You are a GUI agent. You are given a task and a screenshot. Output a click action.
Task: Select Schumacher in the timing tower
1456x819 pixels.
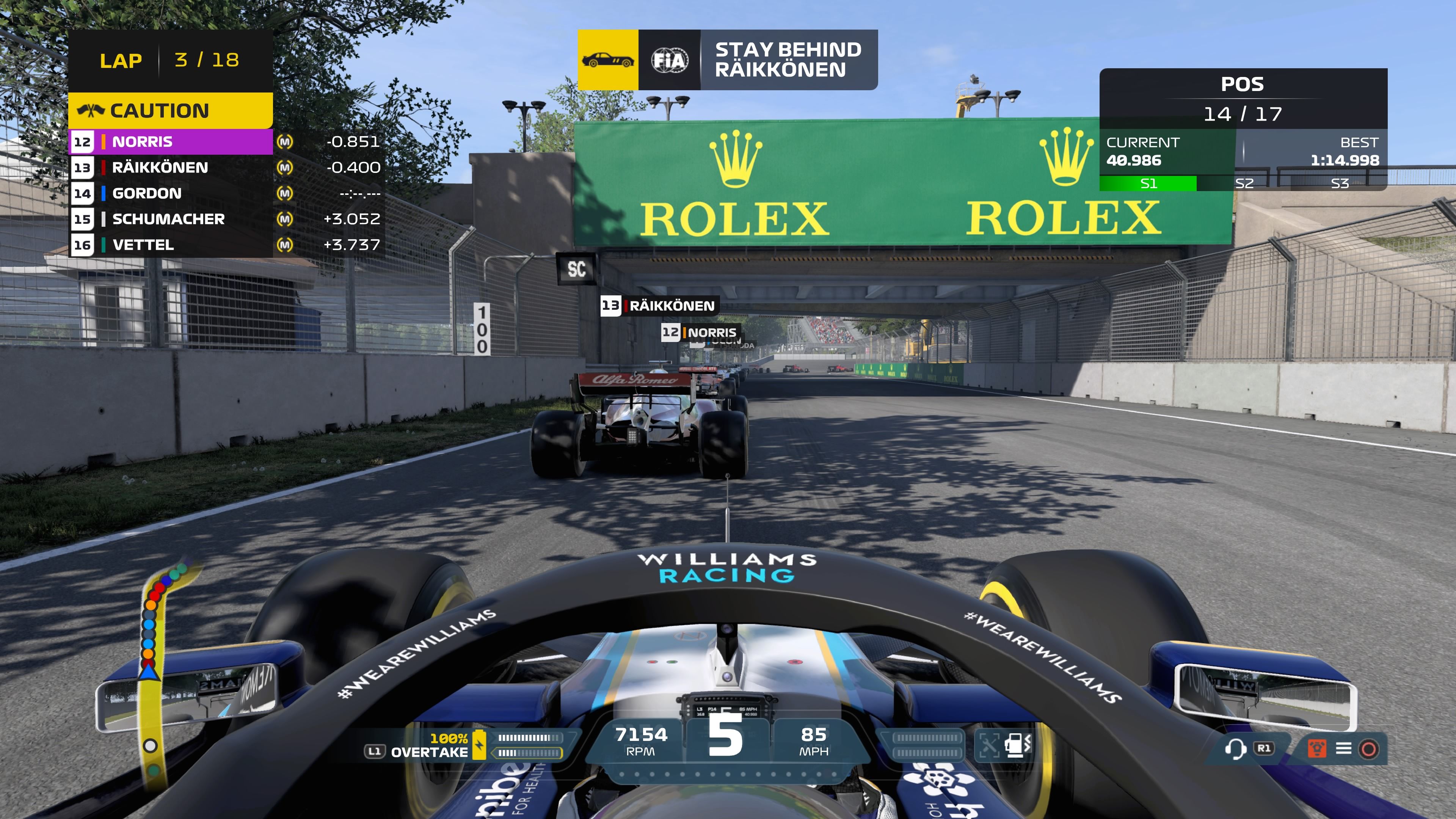pyautogui.click(x=169, y=219)
